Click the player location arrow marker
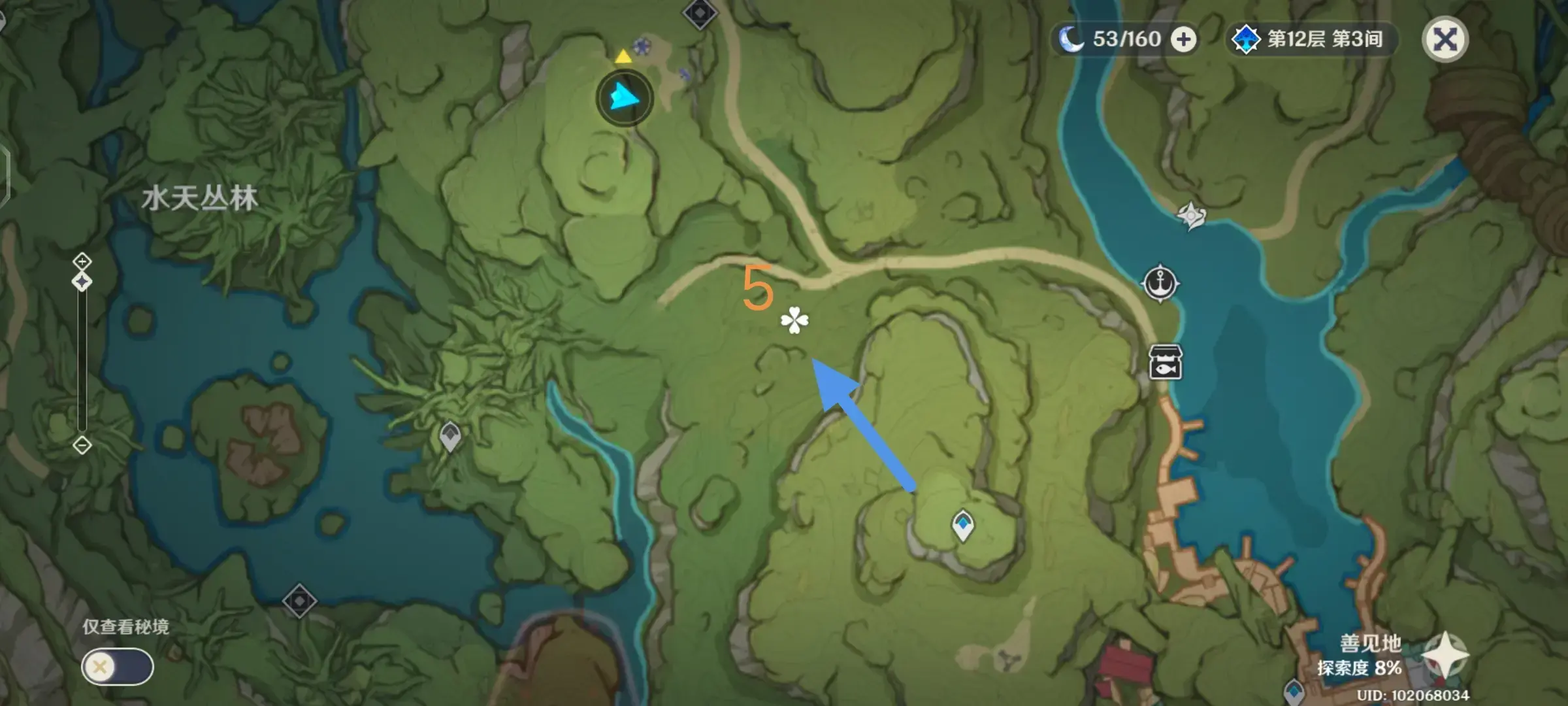This screenshot has width=1568, height=706. pyautogui.click(x=625, y=99)
